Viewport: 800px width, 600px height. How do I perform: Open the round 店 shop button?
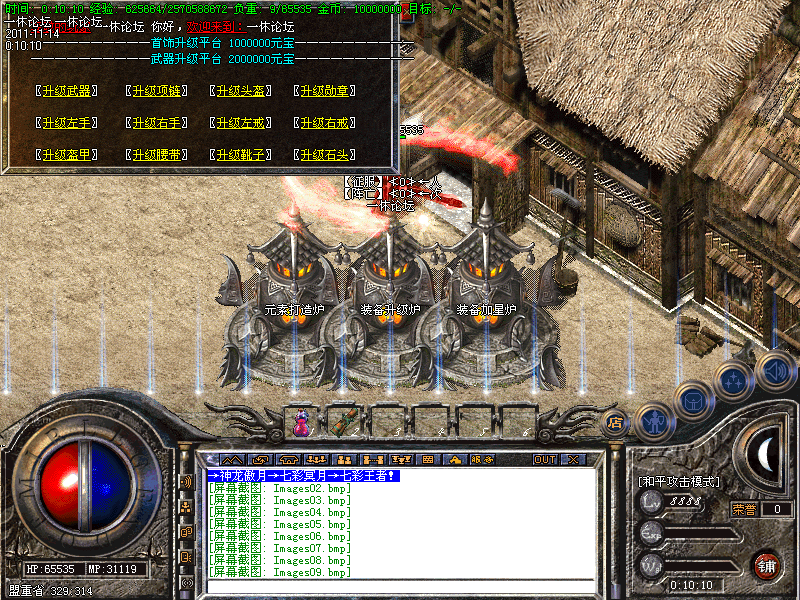coord(615,422)
